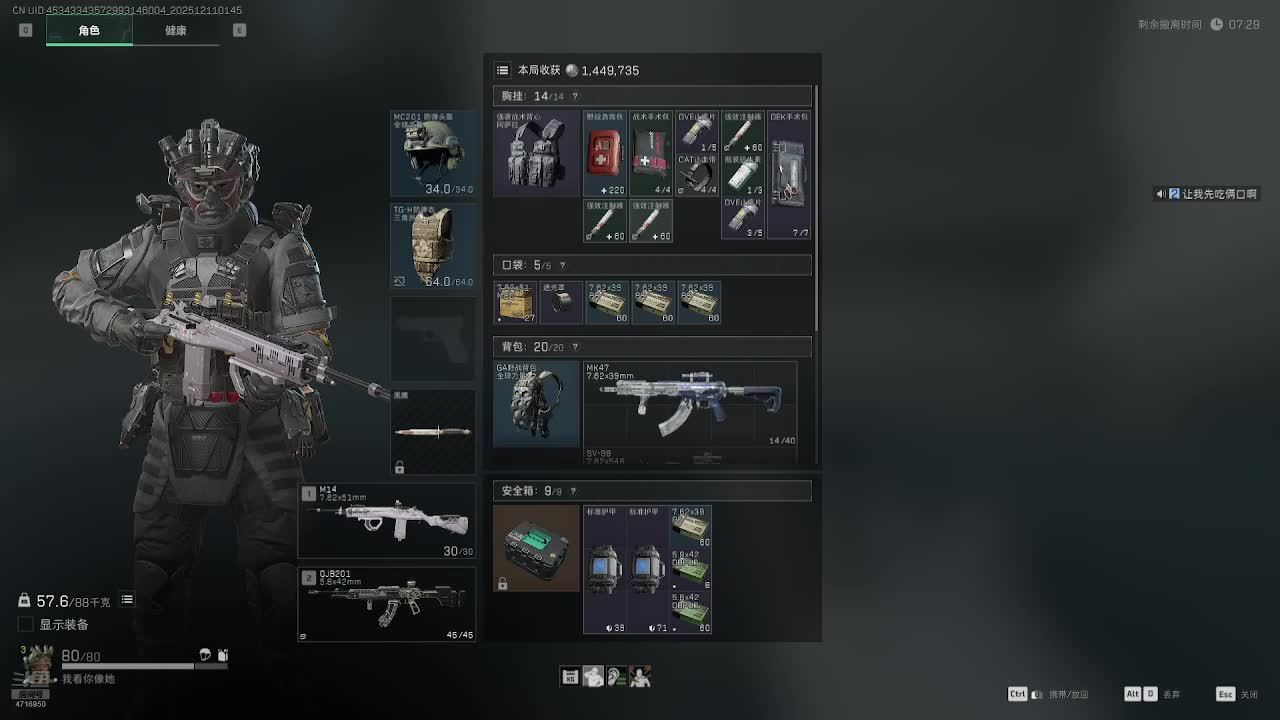
Task: Select the TG-H body armor slot
Action: click(x=433, y=247)
